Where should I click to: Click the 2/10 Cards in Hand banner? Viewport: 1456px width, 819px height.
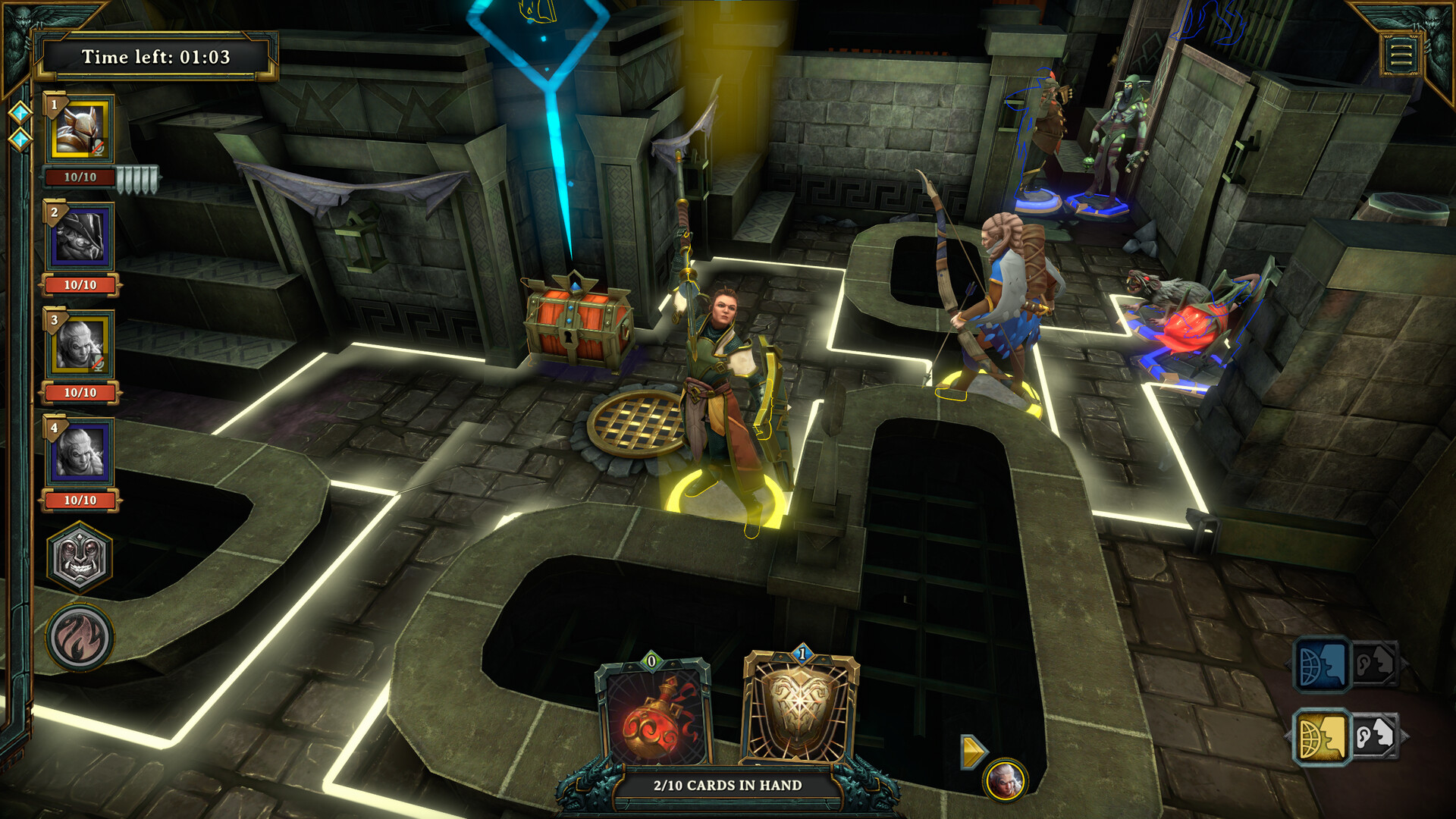click(727, 786)
